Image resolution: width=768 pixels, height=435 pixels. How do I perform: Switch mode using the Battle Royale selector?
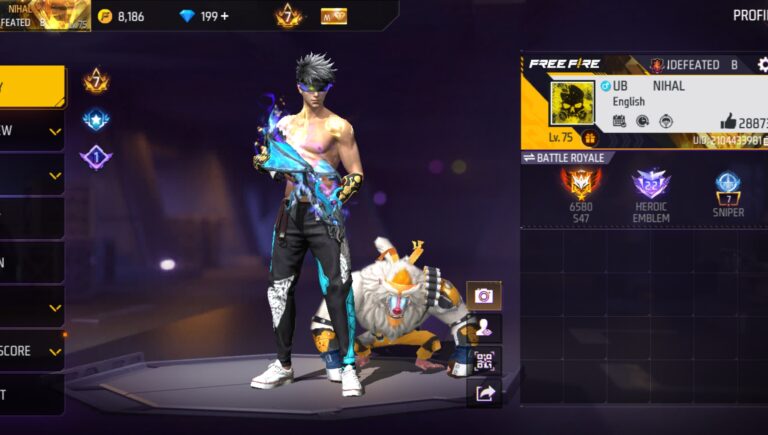coord(566,158)
